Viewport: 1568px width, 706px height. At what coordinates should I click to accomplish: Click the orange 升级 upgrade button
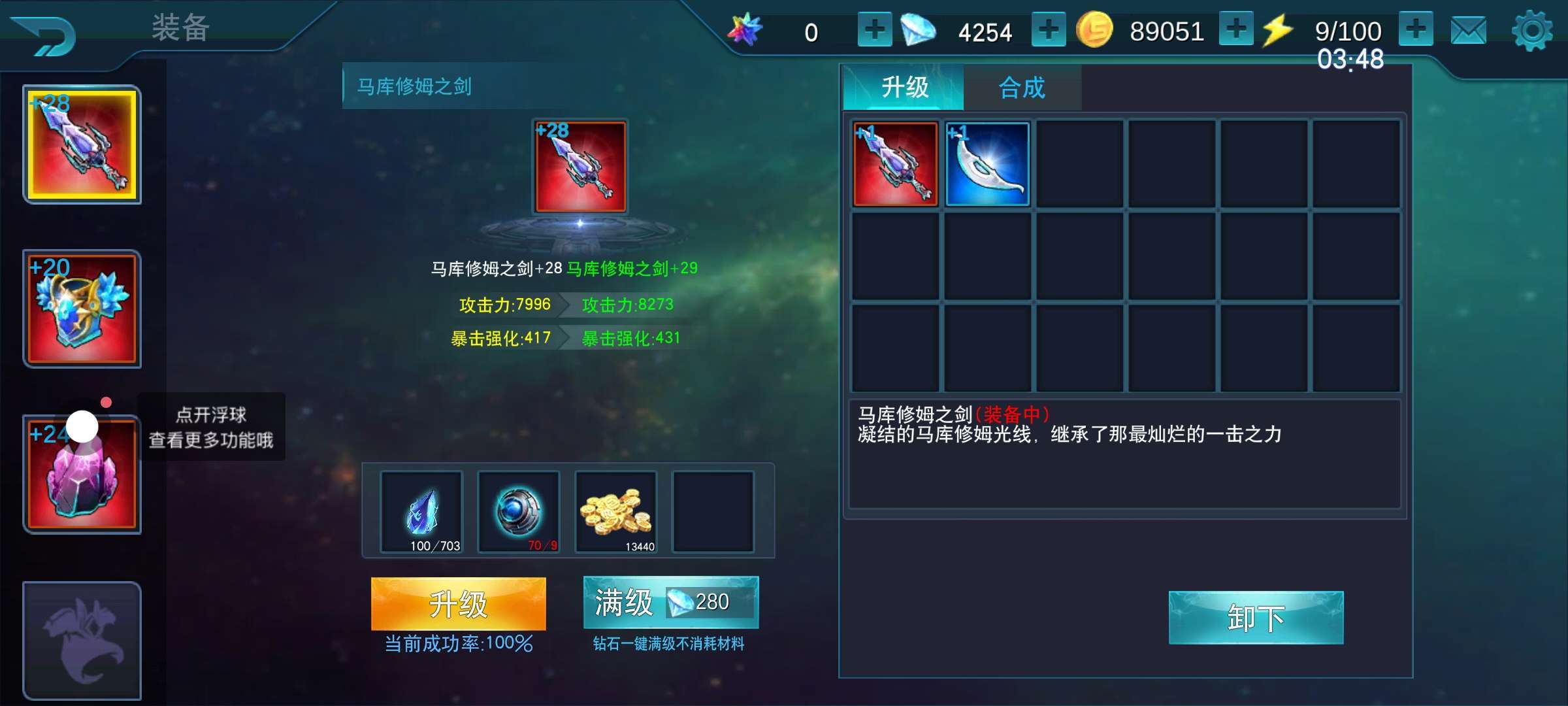click(x=458, y=603)
